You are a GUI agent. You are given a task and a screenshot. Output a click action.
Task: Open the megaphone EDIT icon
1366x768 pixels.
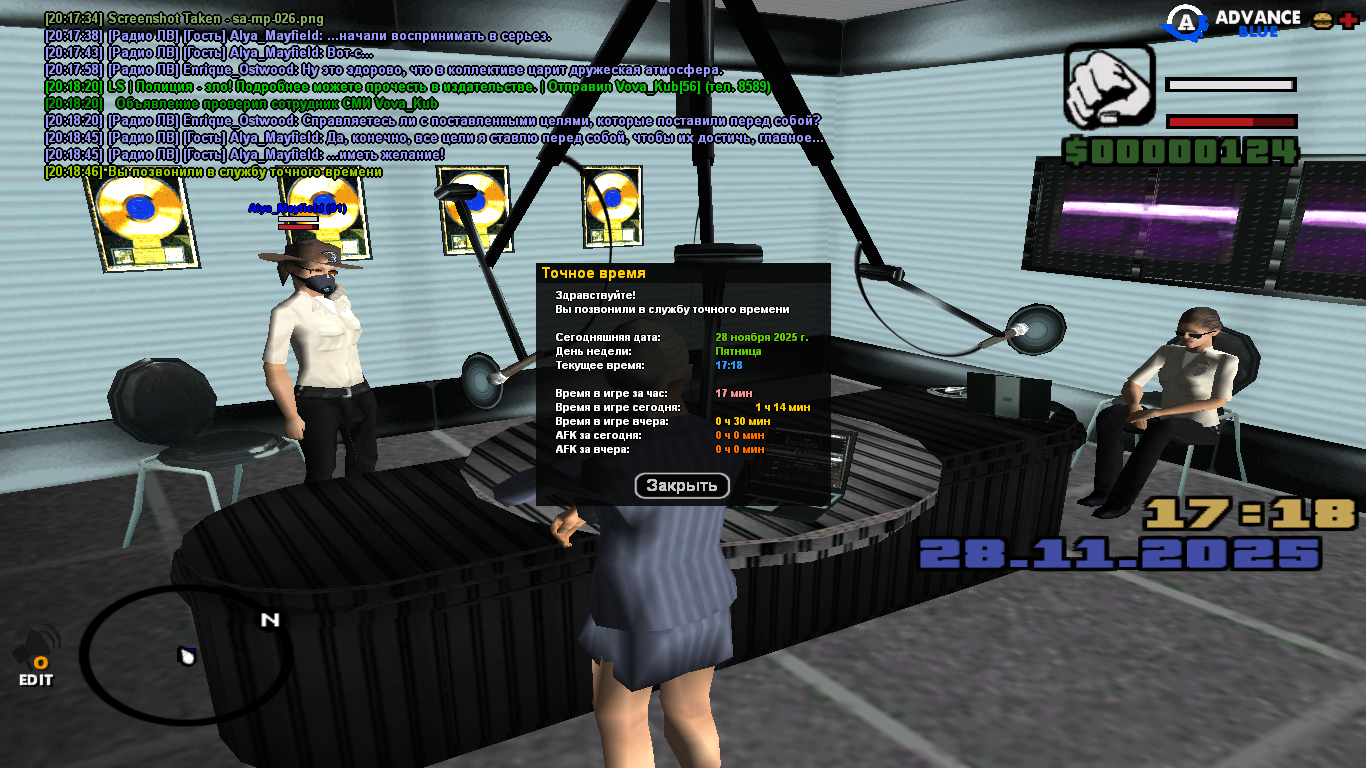[x=36, y=656]
